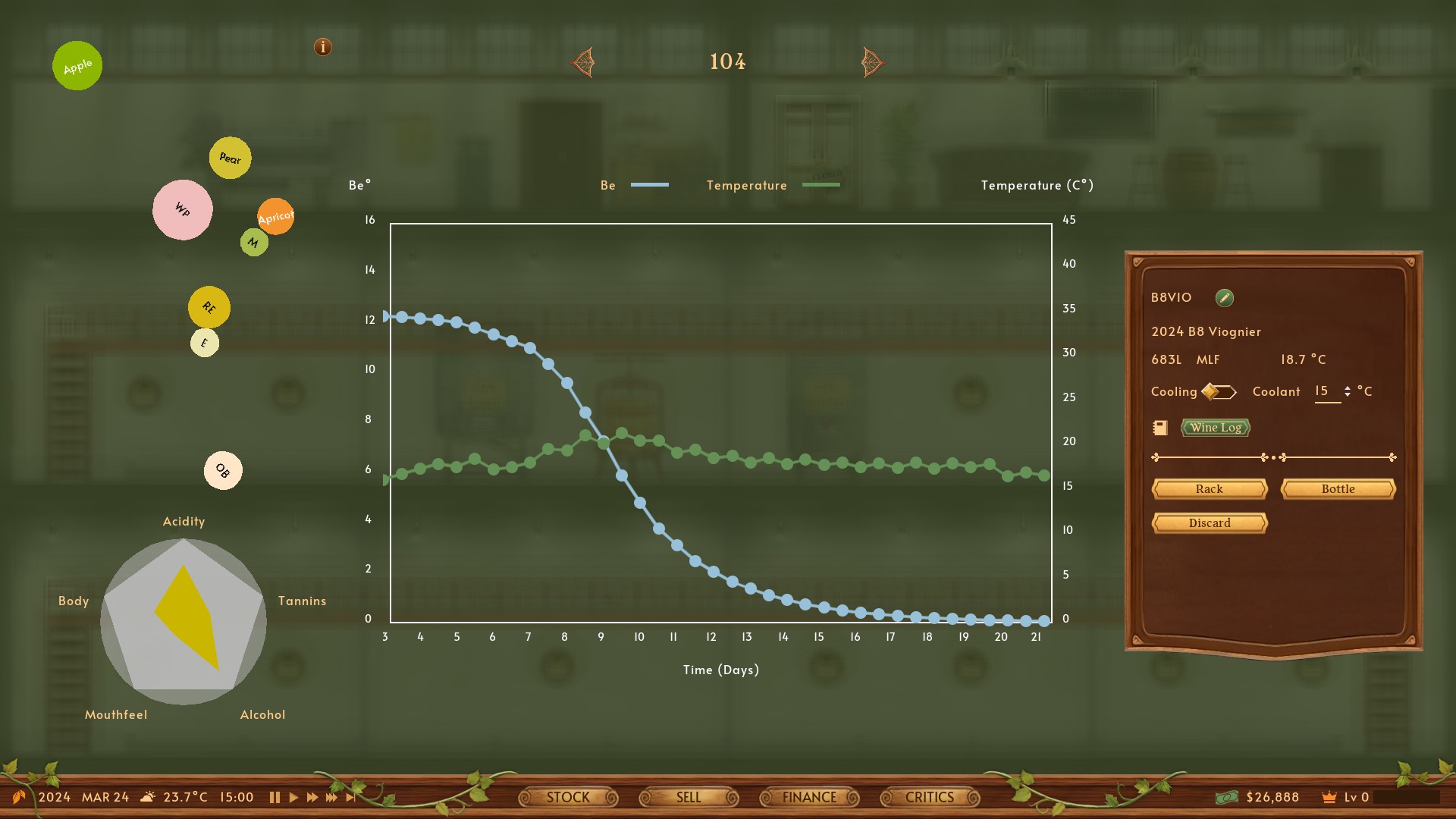Click the coolant temperature field
This screenshot has height=819, width=1456.
pyautogui.click(x=1326, y=391)
